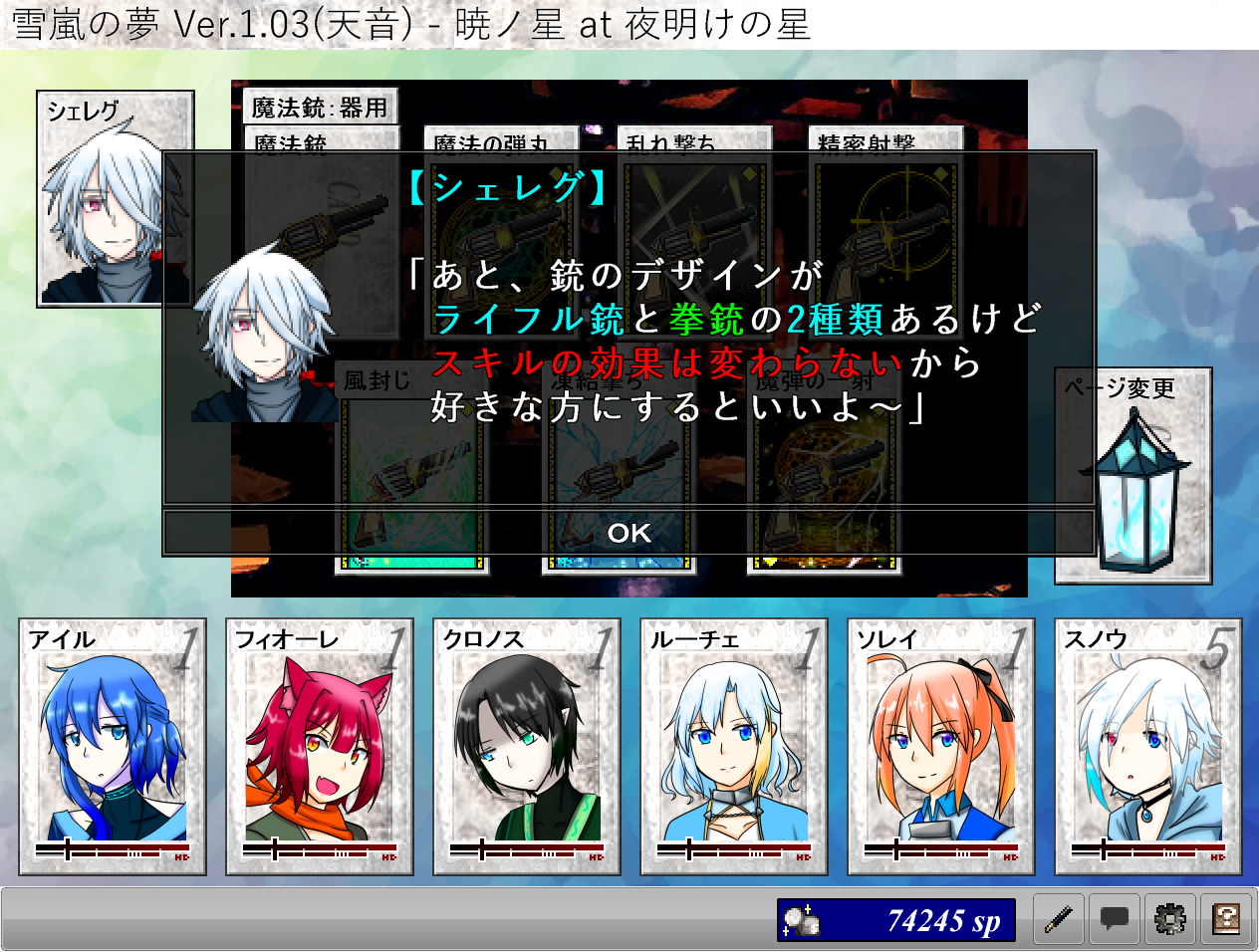Image resolution: width=1259 pixels, height=952 pixels.
Task: Select the 精密射撃 skill card
Action: tap(885, 139)
